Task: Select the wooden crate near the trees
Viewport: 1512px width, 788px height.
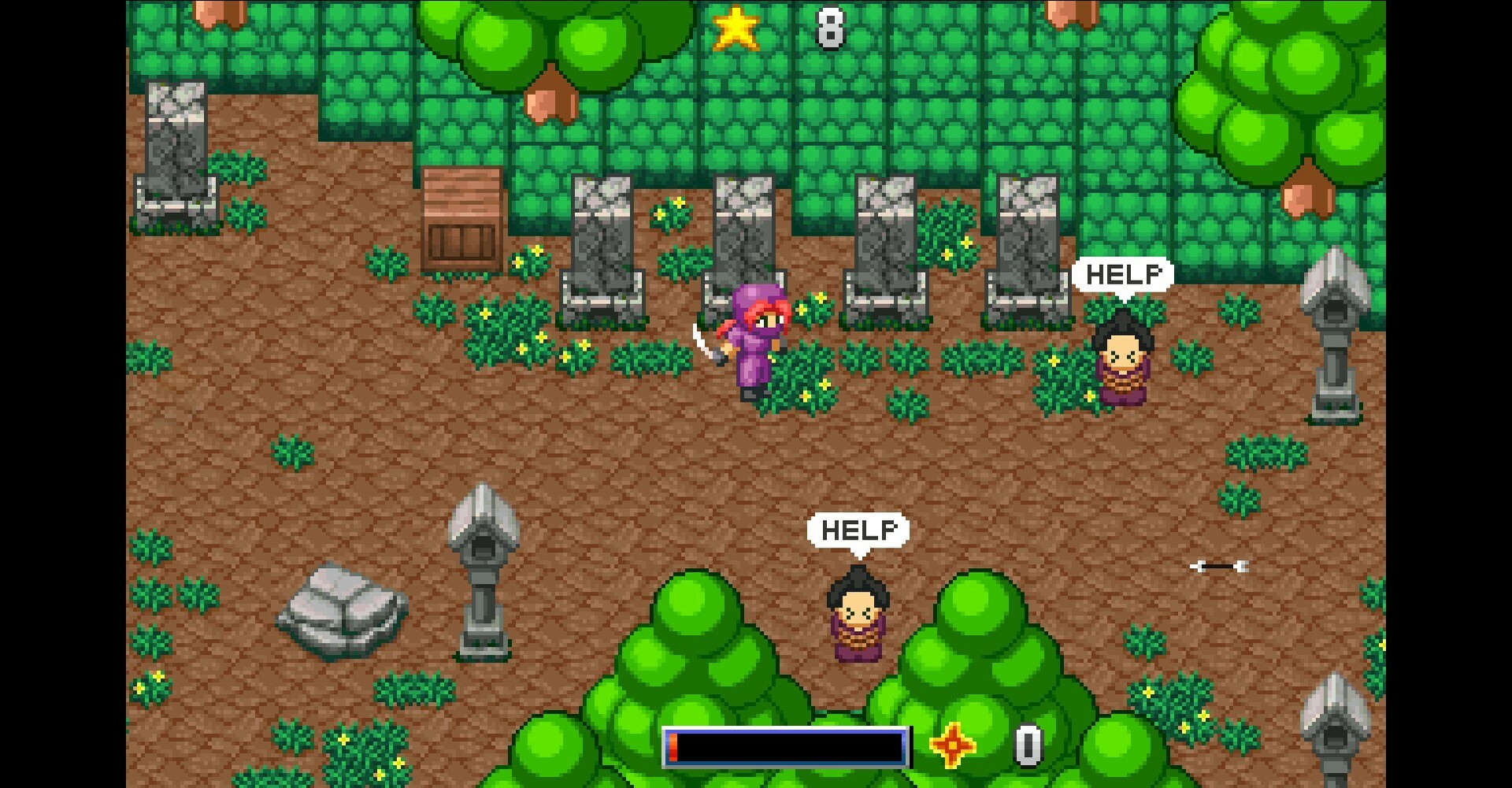Action: pos(461,217)
